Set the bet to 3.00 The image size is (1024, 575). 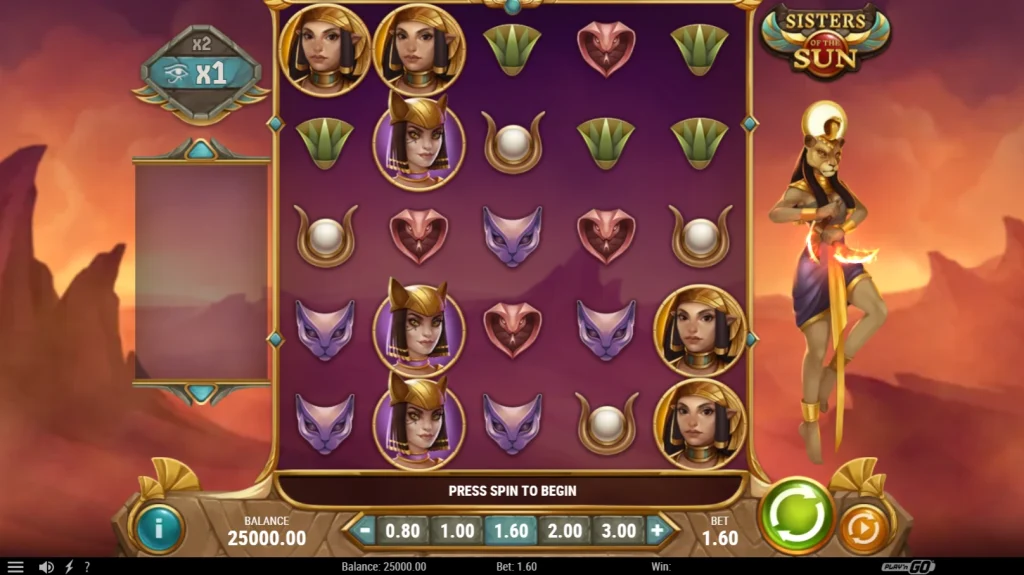[618, 530]
